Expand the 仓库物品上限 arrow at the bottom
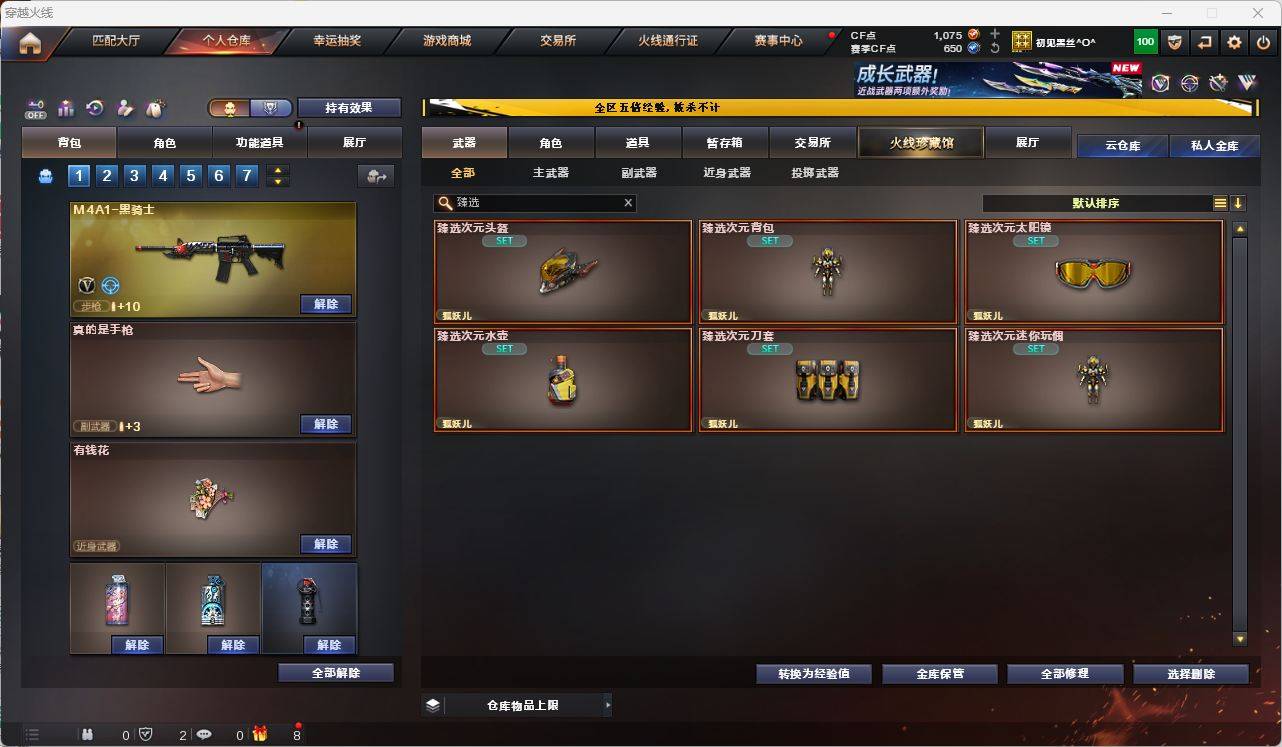 point(608,704)
